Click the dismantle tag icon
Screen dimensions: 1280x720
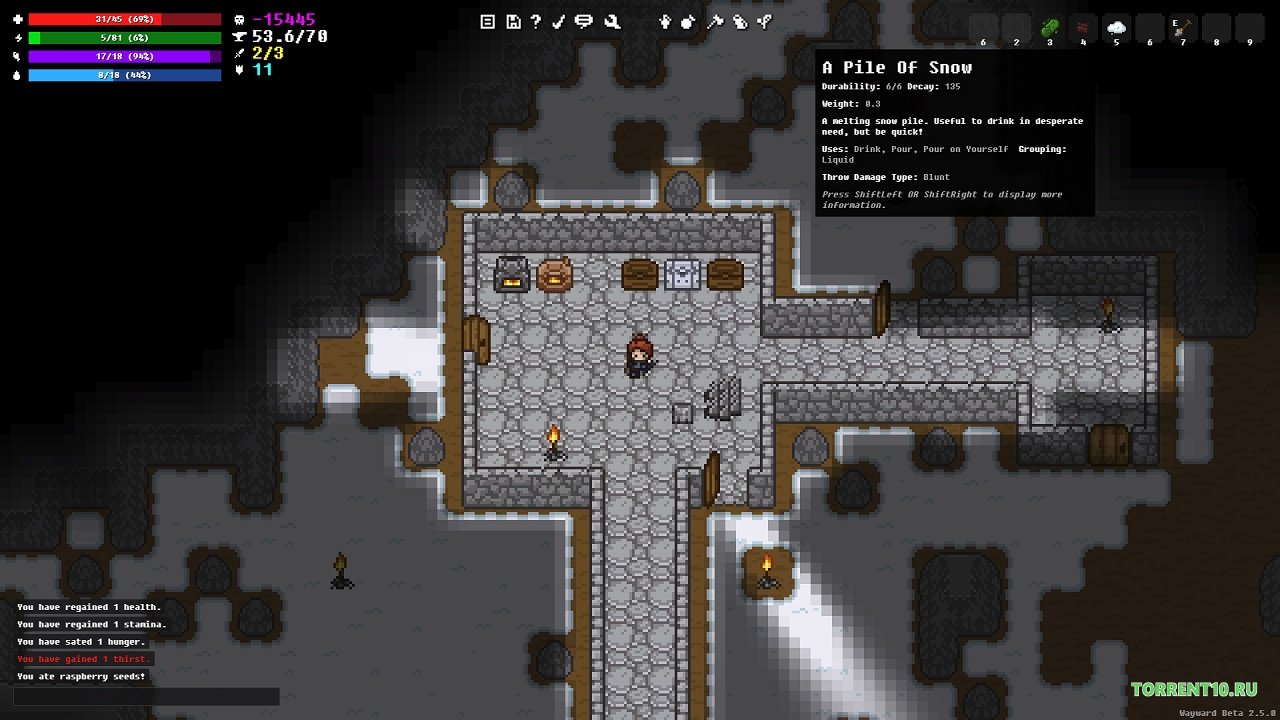(740, 21)
